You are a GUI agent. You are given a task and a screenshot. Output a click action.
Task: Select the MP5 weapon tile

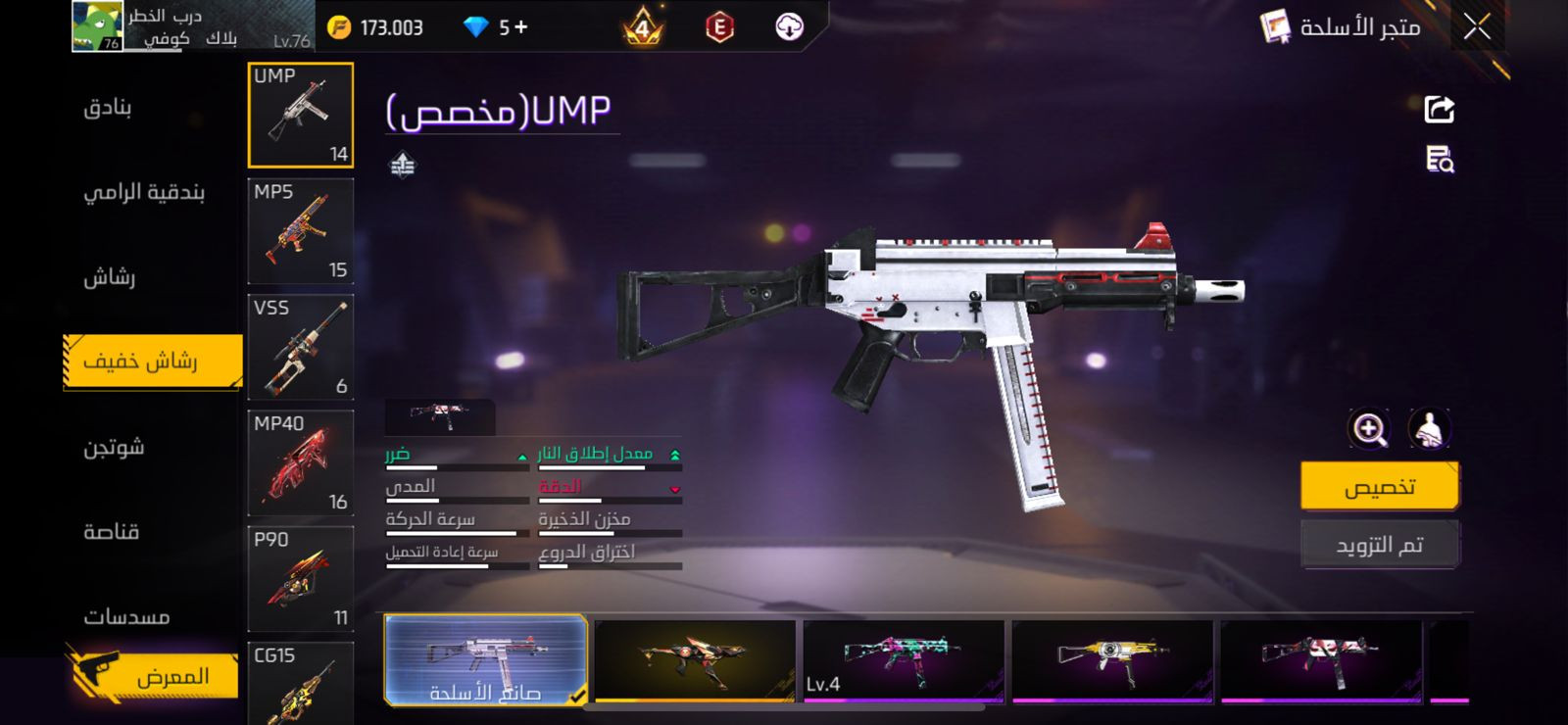tap(300, 231)
